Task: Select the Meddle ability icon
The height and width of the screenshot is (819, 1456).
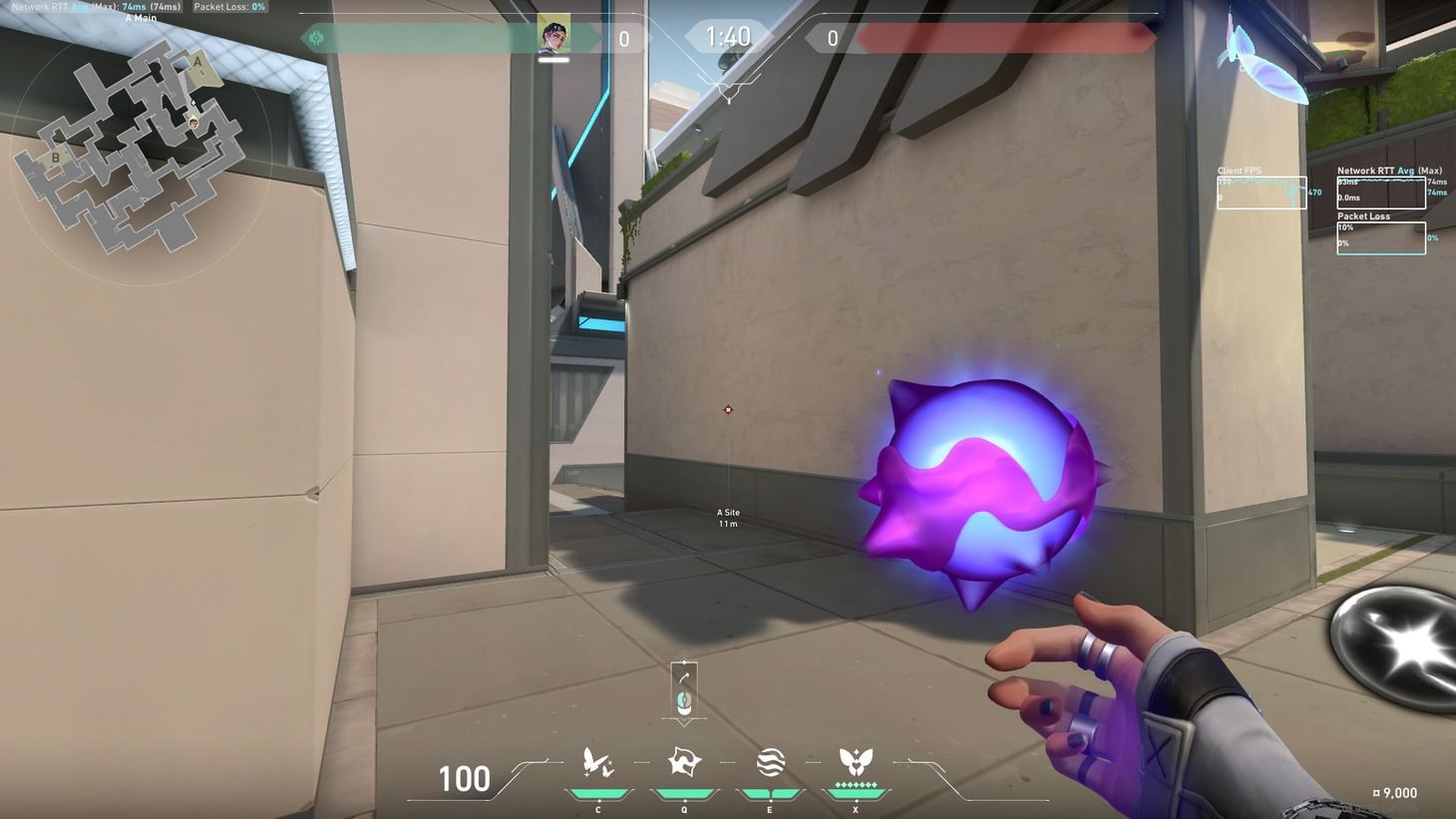Action: pyautogui.click(x=683, y=763)
